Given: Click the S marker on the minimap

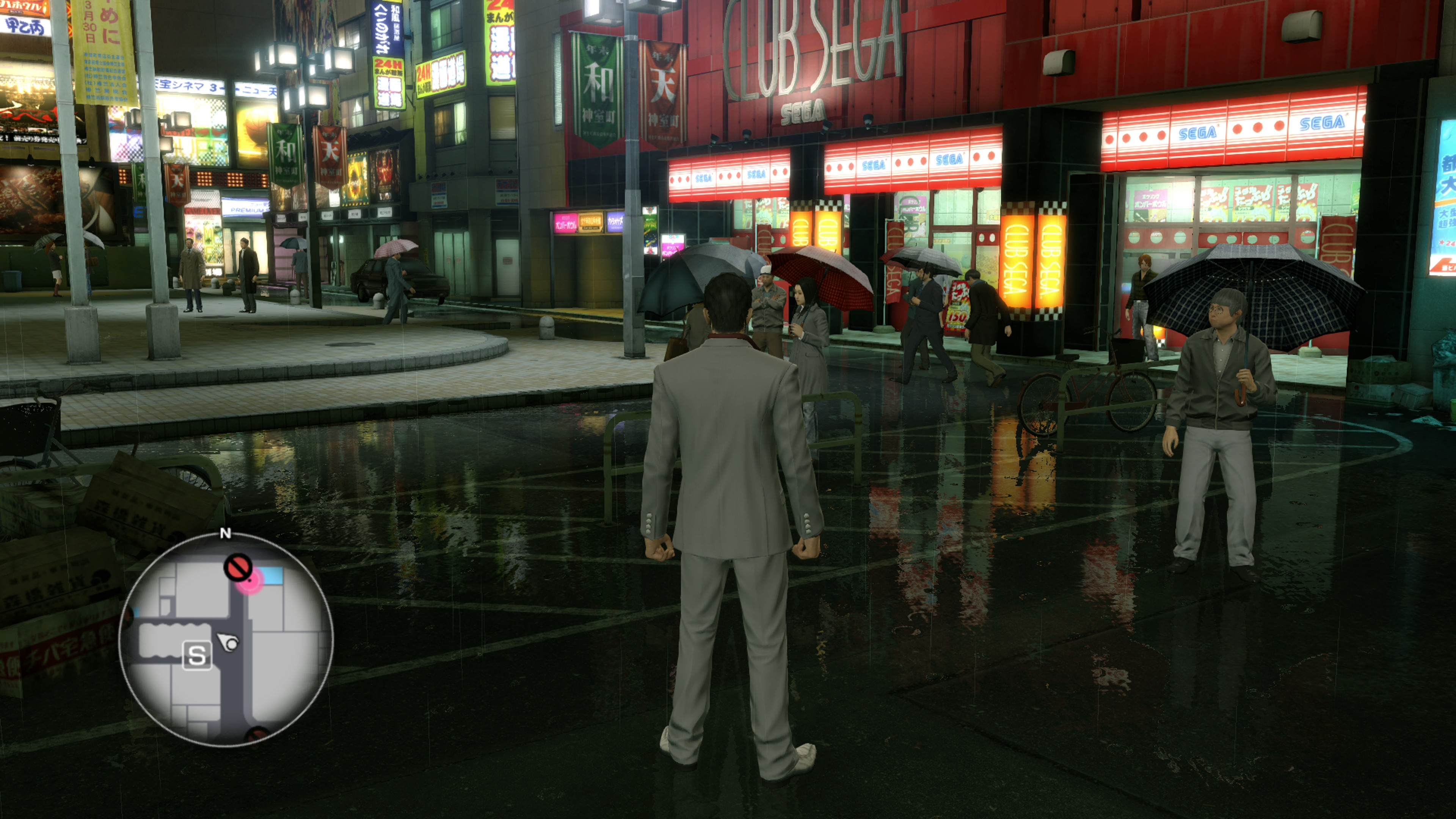Looking at the screenshot, I should pos(197,656).
